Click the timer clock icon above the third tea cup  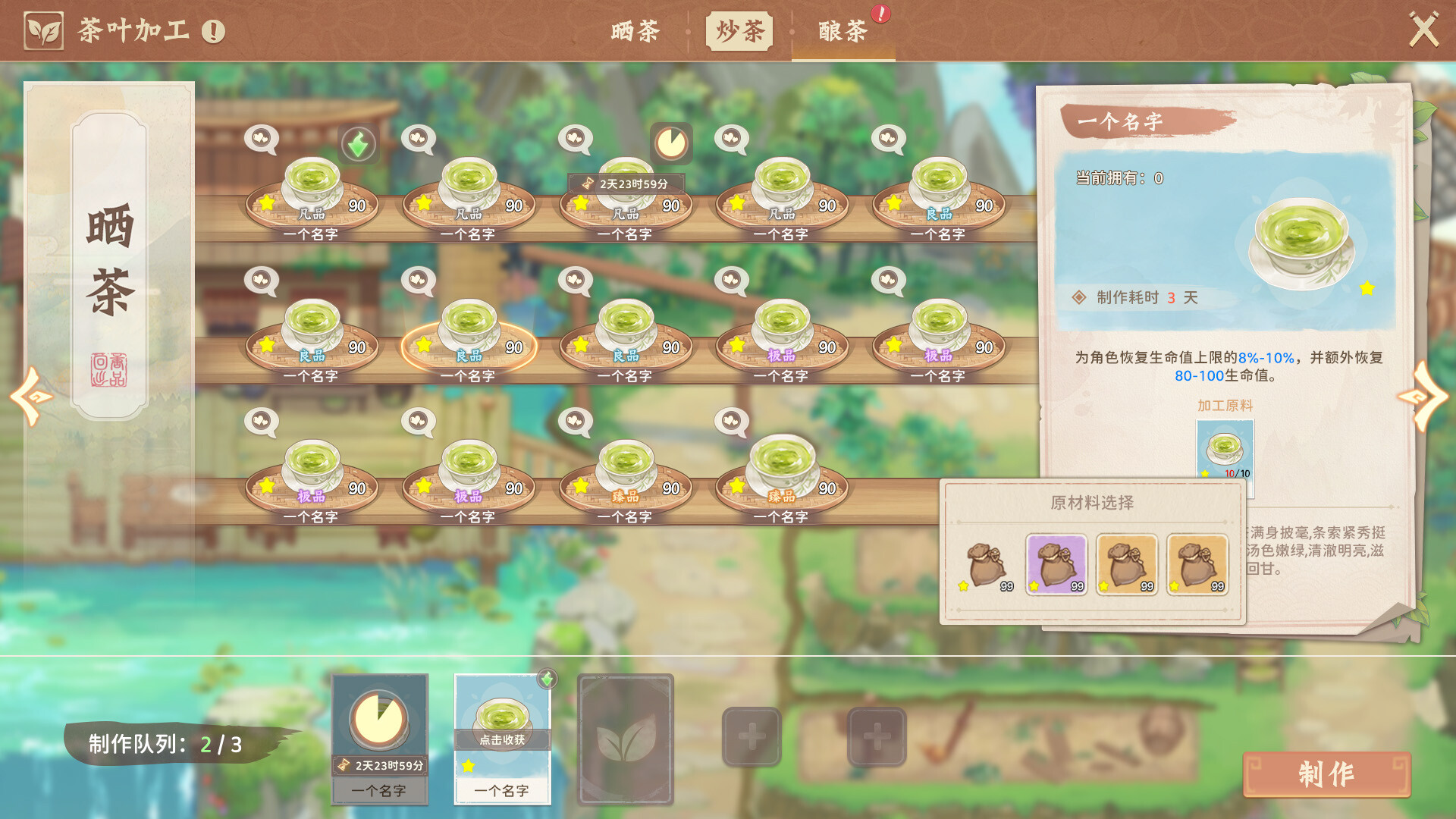[x=670, y=144]
